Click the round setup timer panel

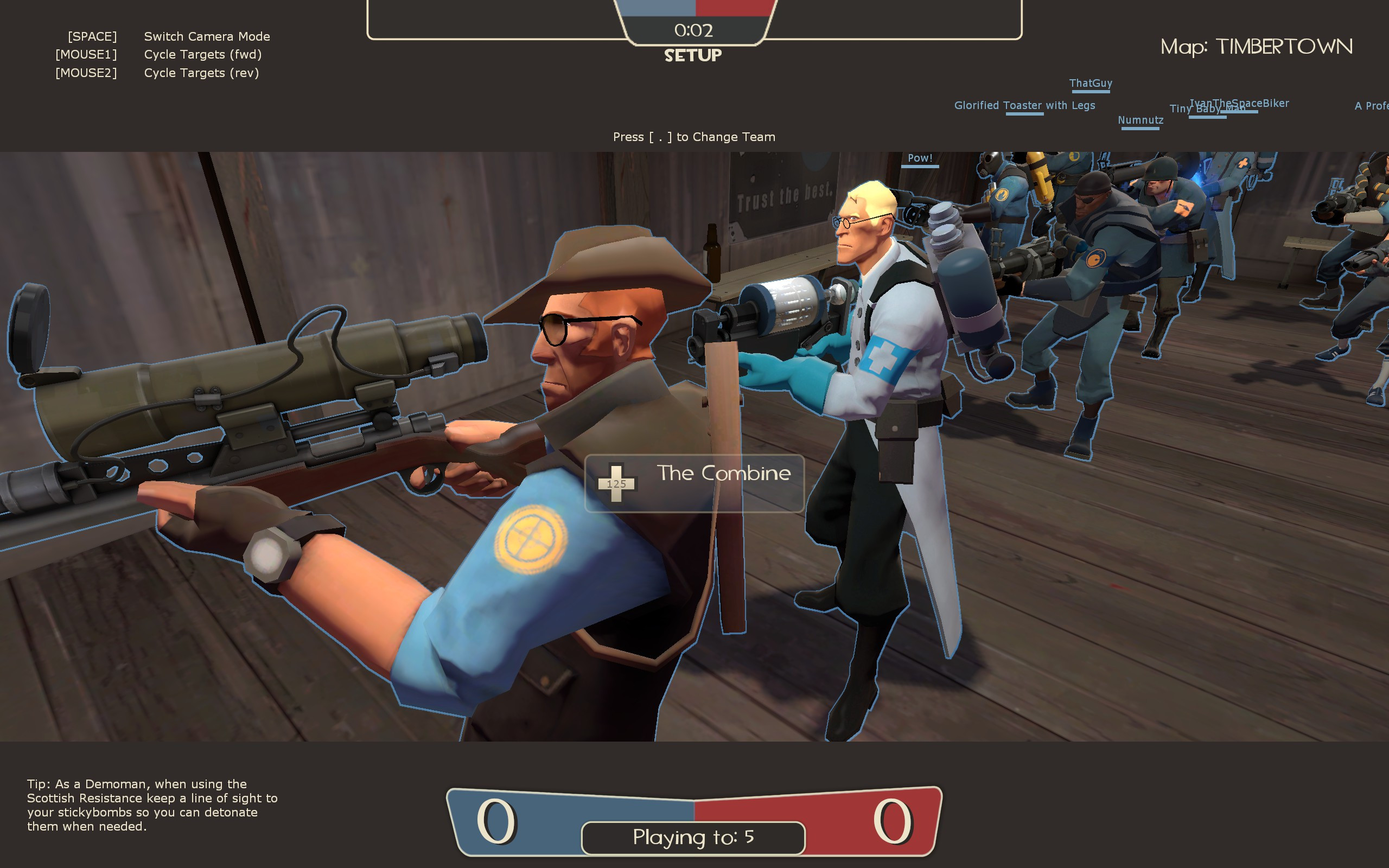coord(694,30)
